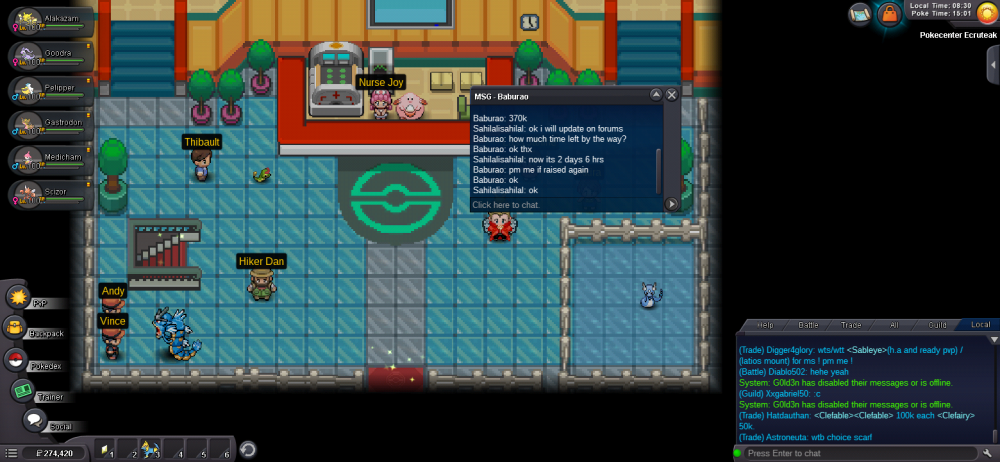Viewport: 1000px width, 462px height.
Task: Show the Trainer card
Action: click(x=24, y=392)
